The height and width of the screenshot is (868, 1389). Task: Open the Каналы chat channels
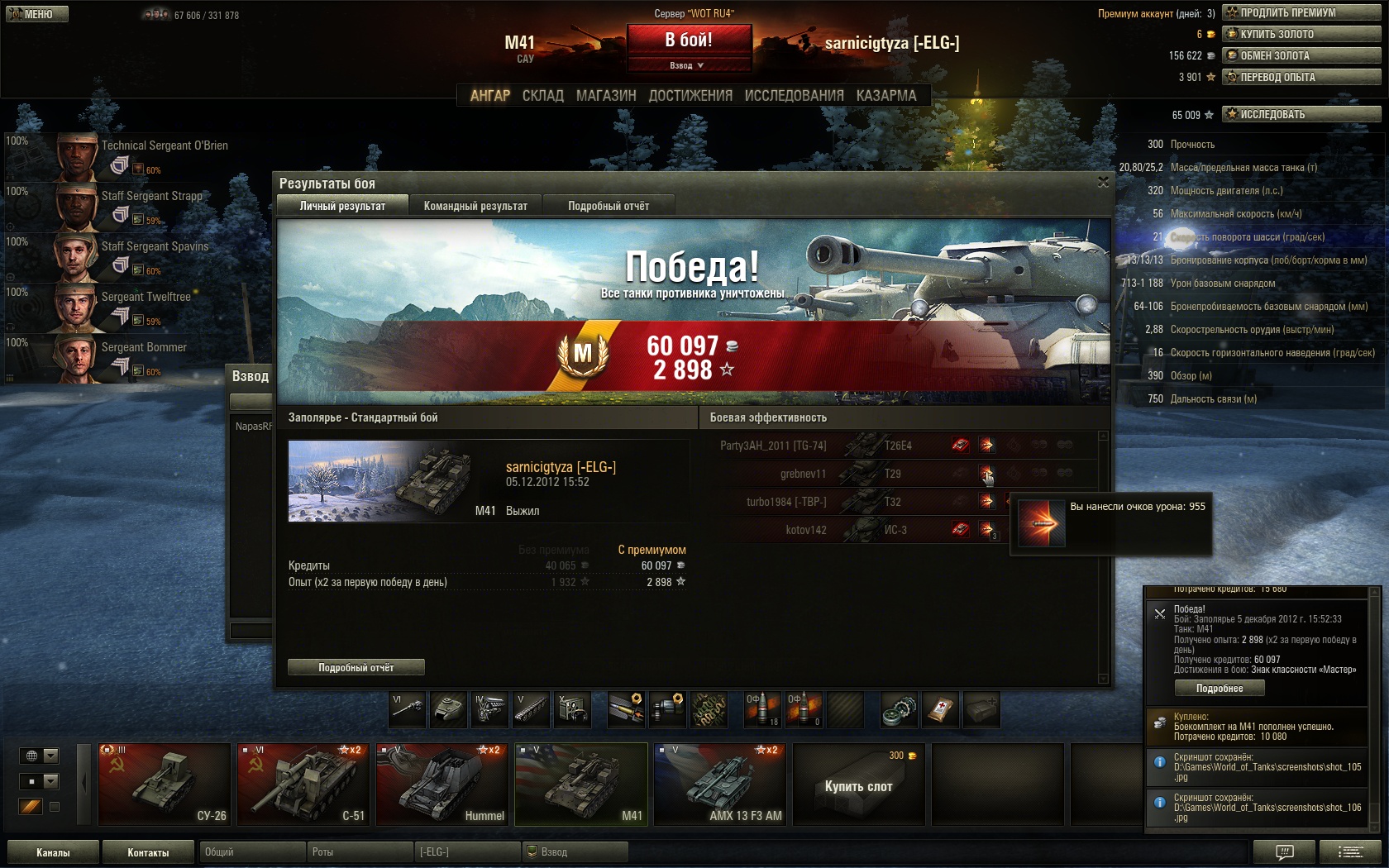click(53, 852)
